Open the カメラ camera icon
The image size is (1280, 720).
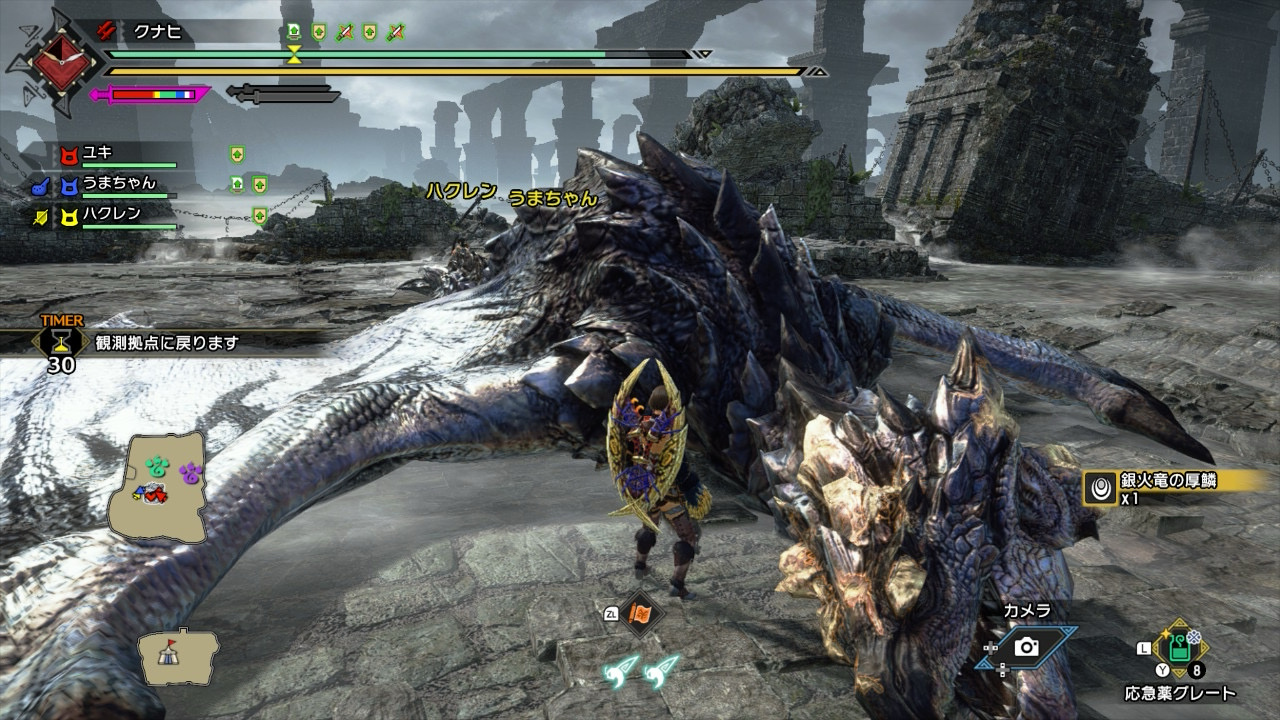(1026, 647)
